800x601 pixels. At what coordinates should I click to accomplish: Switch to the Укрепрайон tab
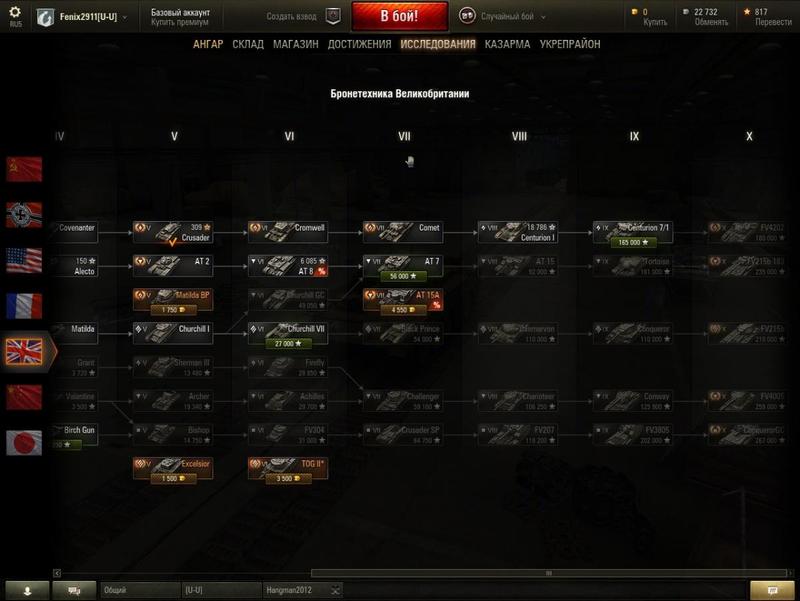(x=570, y=45)
